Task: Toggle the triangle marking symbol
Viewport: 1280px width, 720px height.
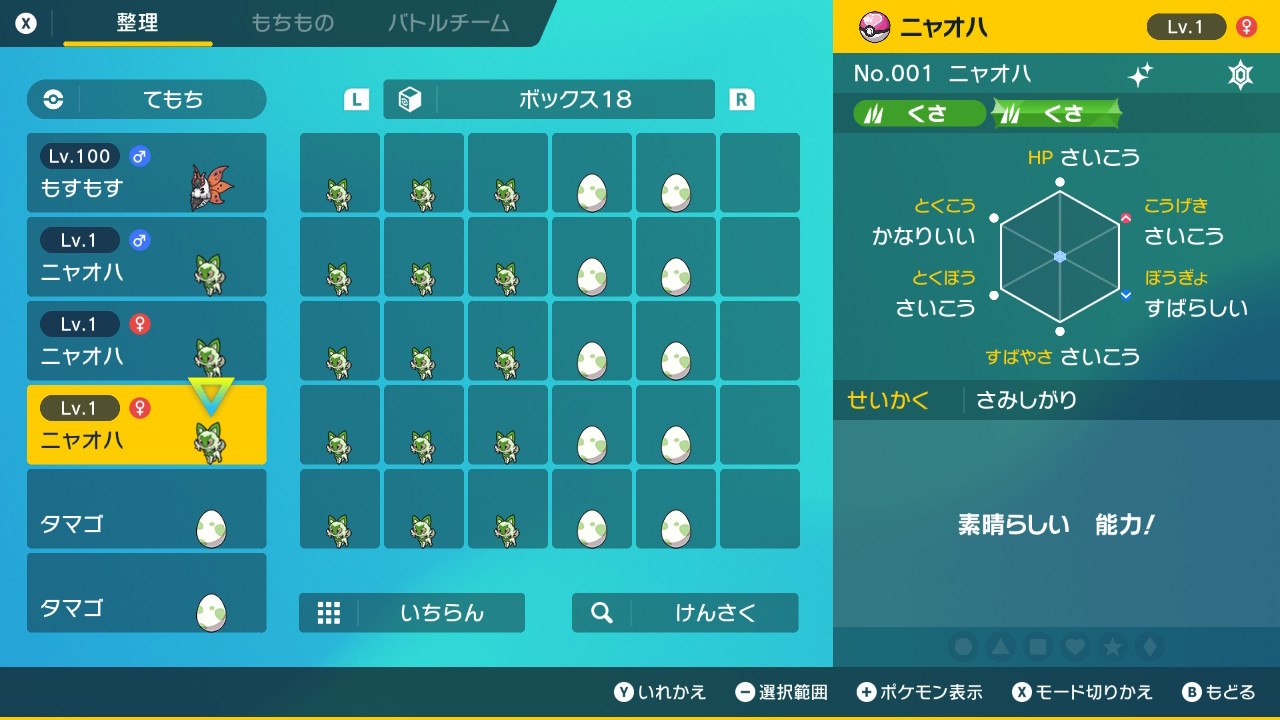Action: point(1001,647)
